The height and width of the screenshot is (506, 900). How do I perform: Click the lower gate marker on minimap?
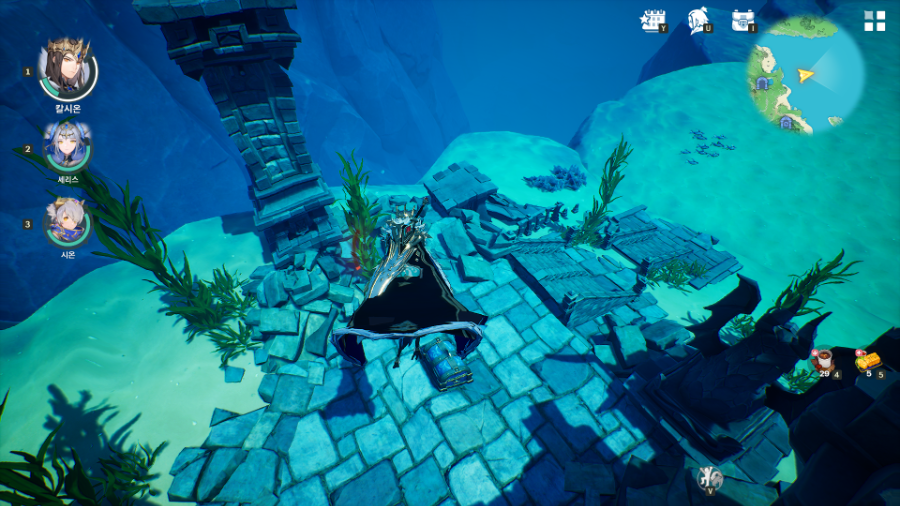786,123
